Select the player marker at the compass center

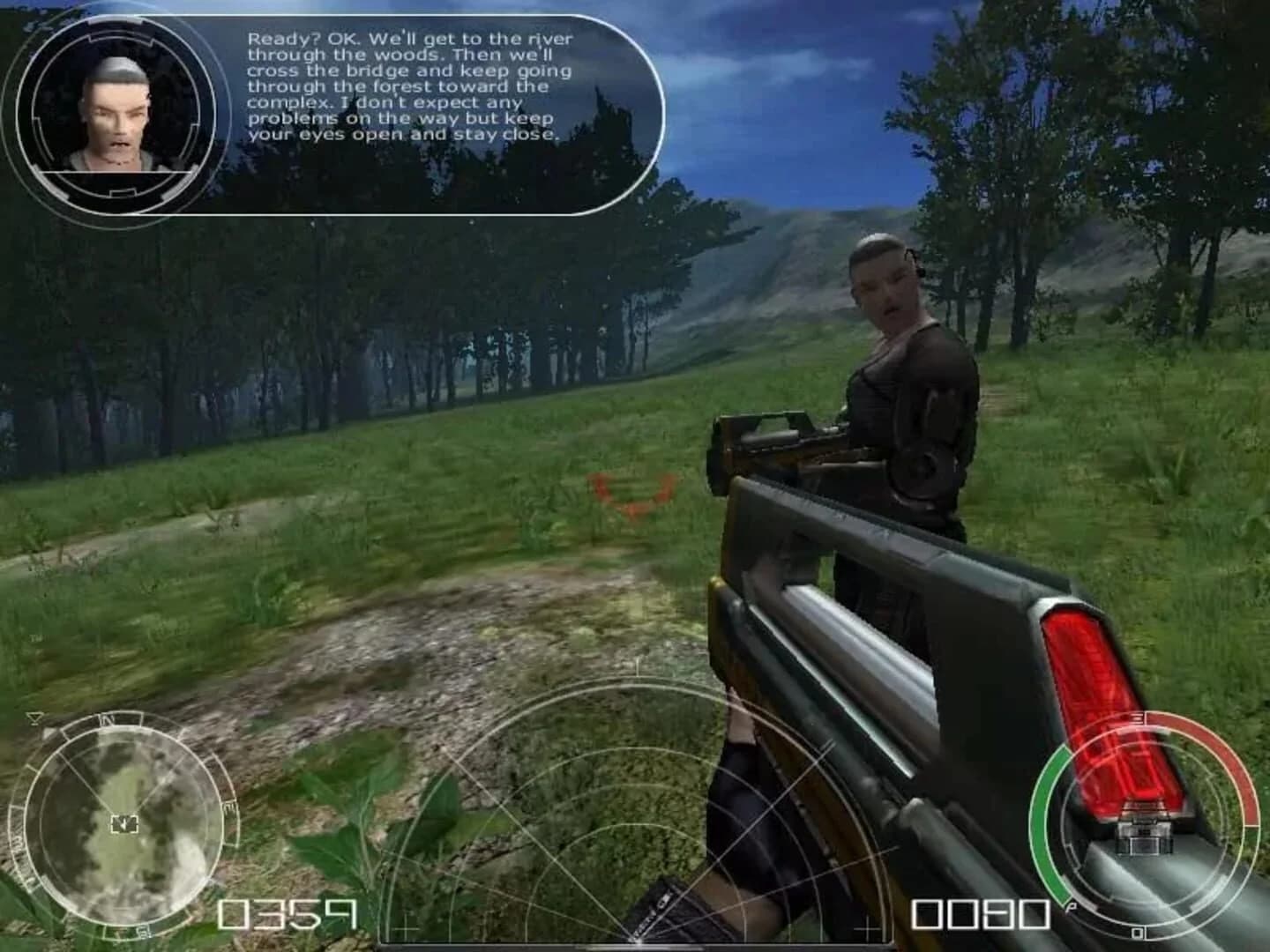[124, 824]
